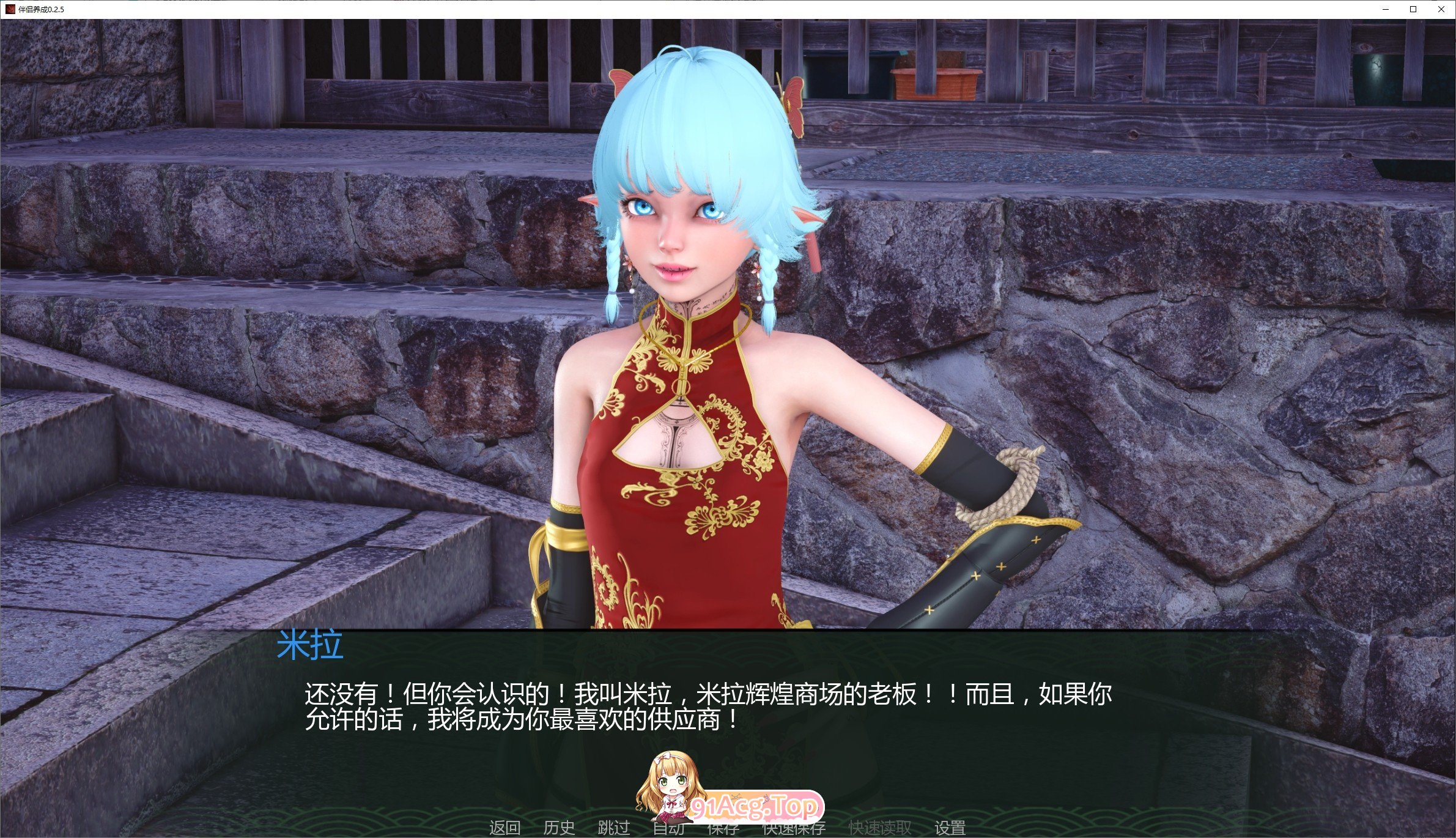
Task: Open the 保存 save game screen
Action: click(723, 829)
